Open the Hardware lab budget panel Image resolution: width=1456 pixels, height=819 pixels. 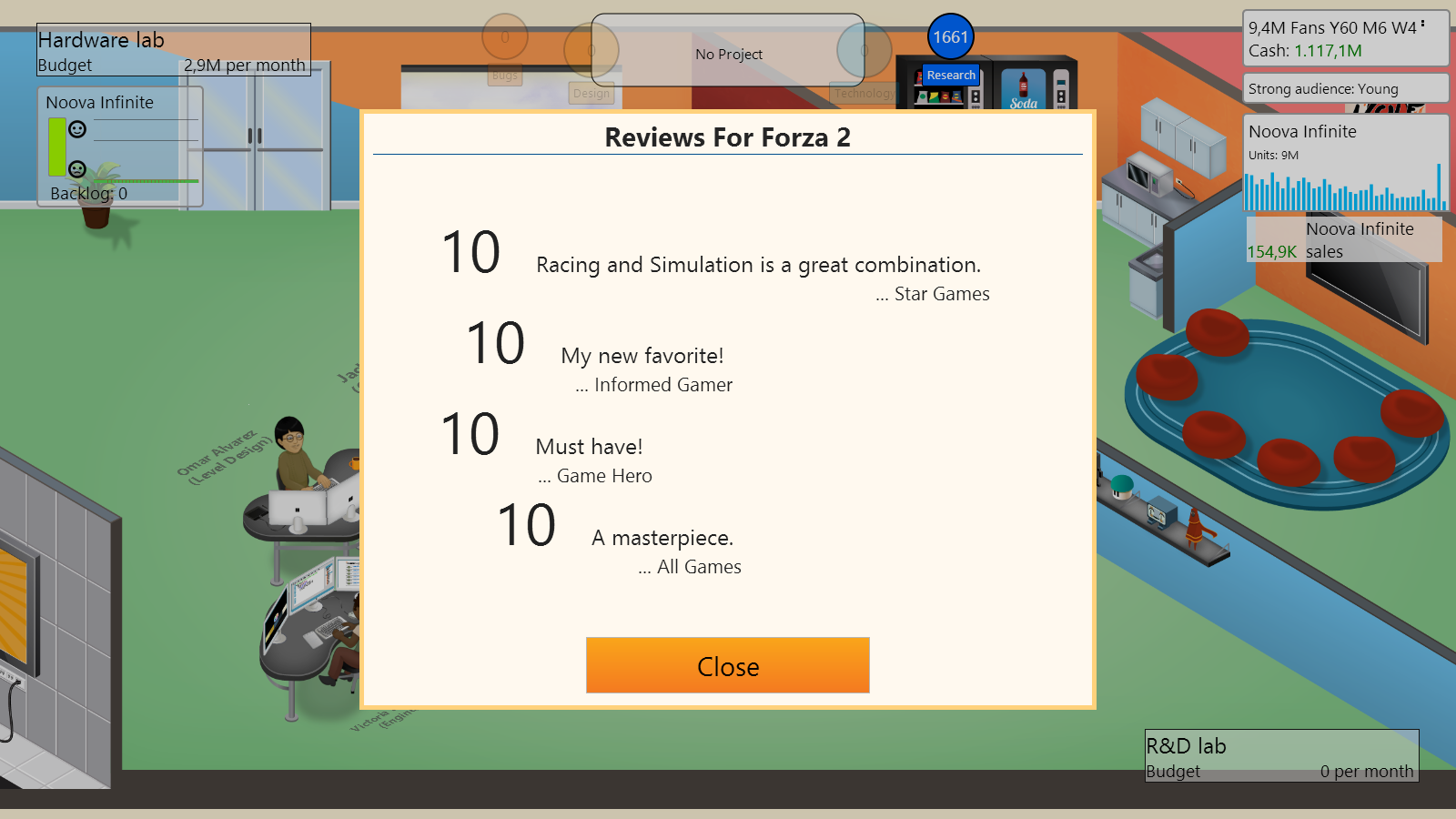tap(173, 48)
